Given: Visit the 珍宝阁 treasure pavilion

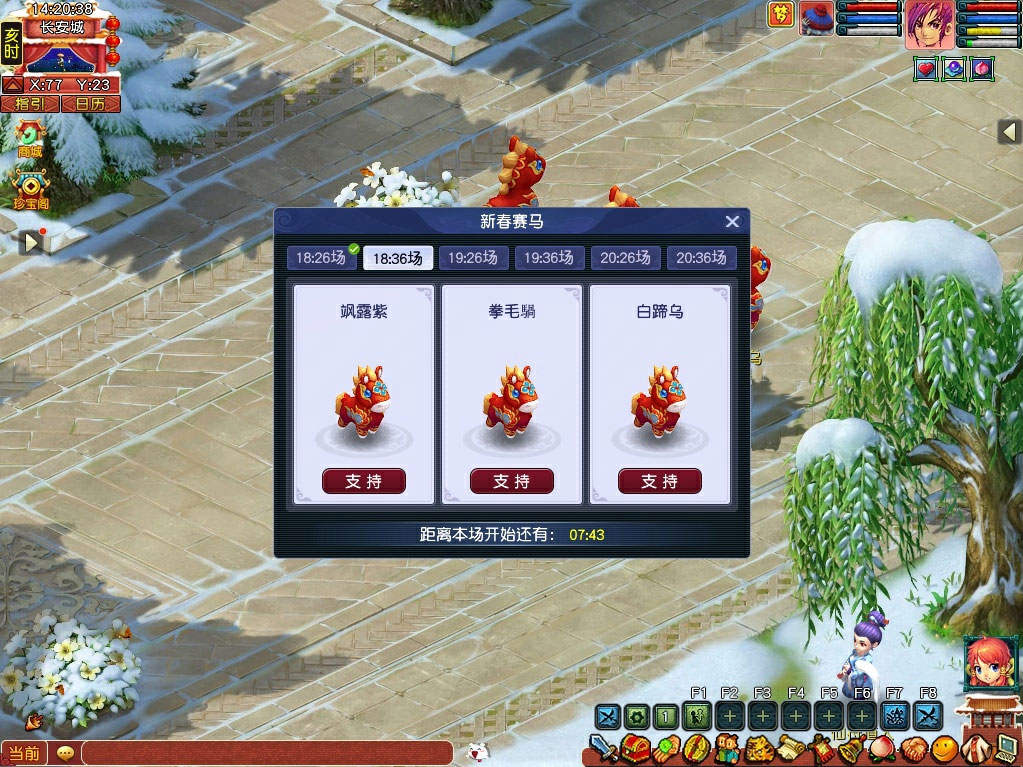Looking at the screenshot, I should pos(31,188).
